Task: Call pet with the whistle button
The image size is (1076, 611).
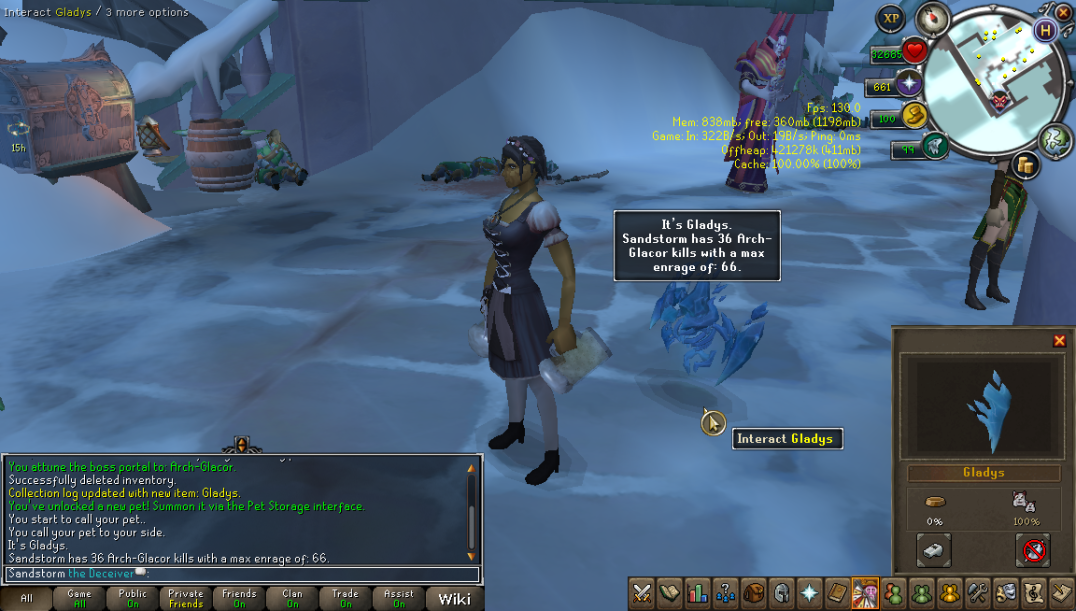Action: tap(933, 549)
